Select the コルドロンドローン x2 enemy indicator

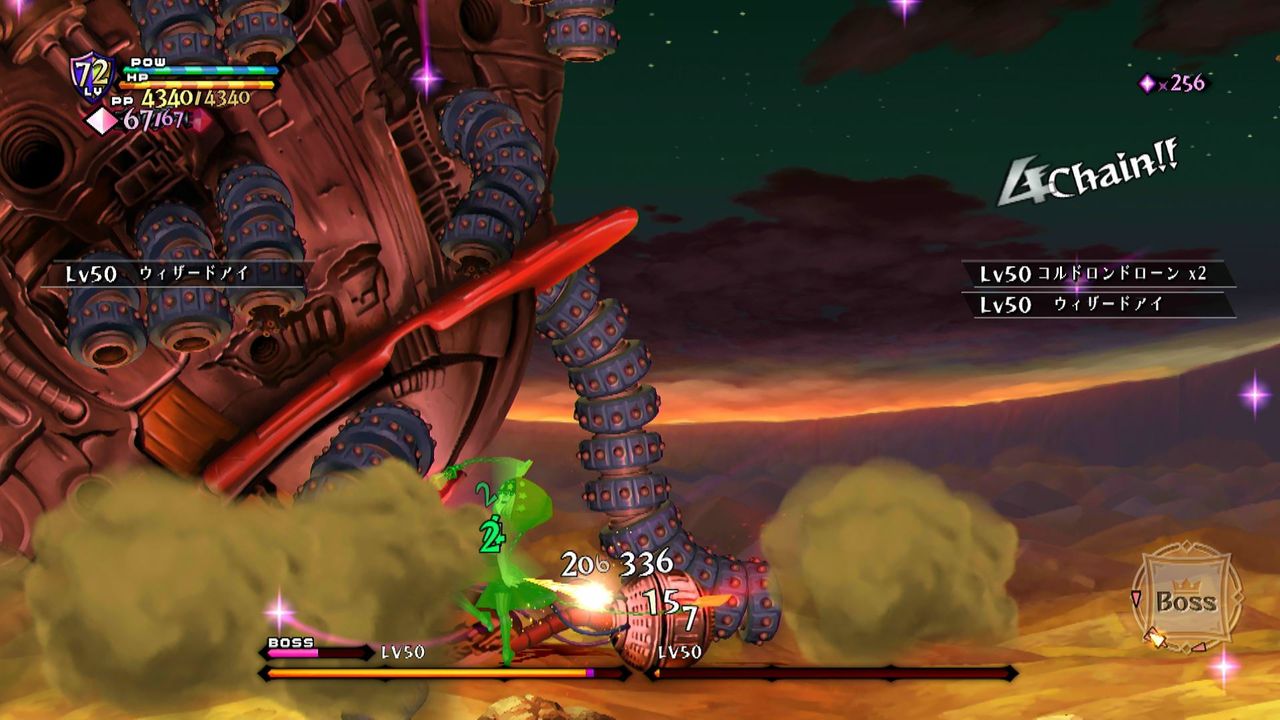[x=1097, y=274]
